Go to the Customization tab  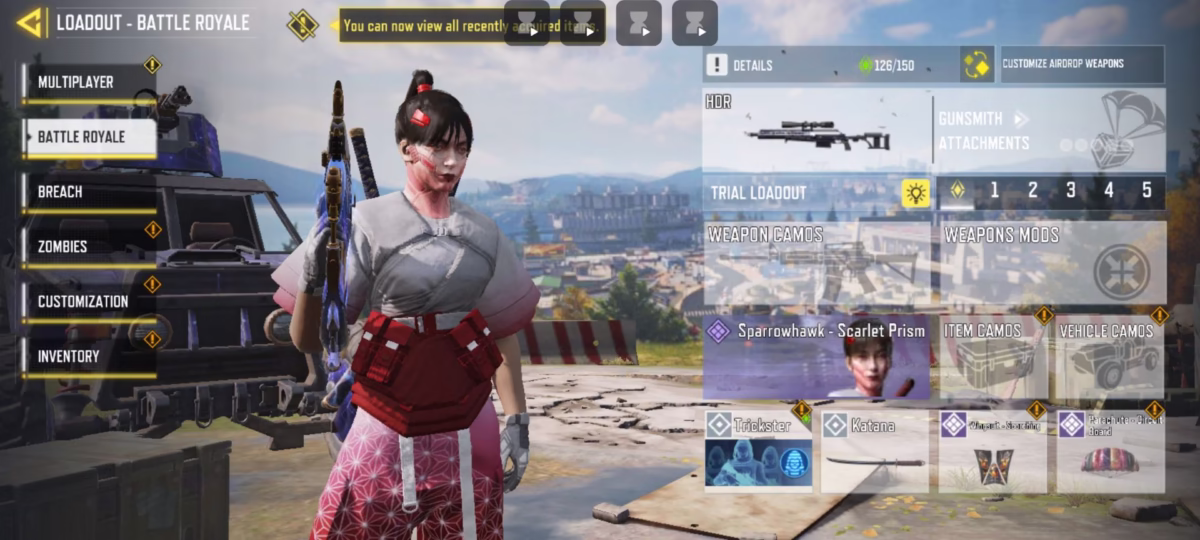click(x=88, y=302)
